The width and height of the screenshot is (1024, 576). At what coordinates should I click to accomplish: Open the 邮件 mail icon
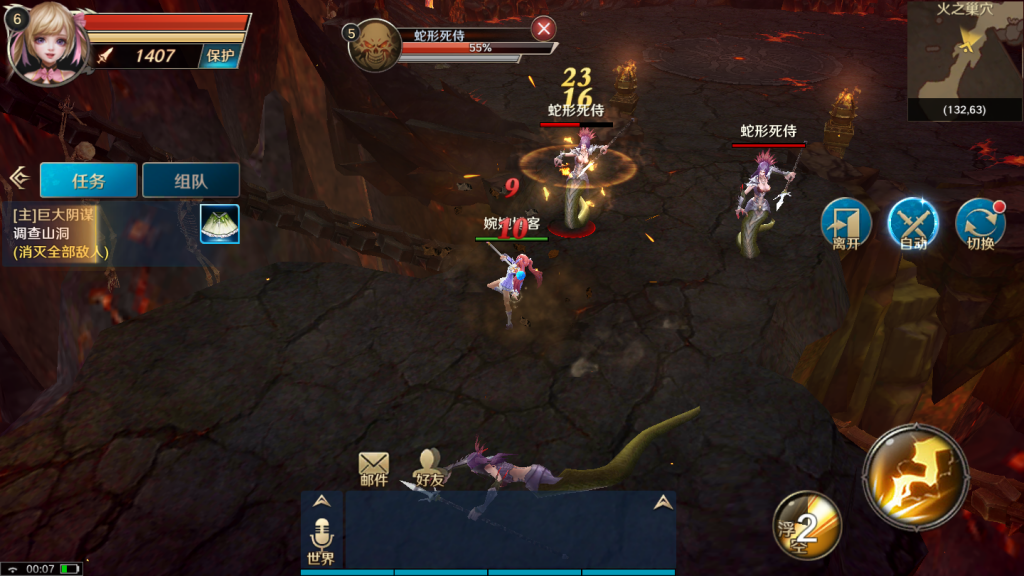pos(373,469)
